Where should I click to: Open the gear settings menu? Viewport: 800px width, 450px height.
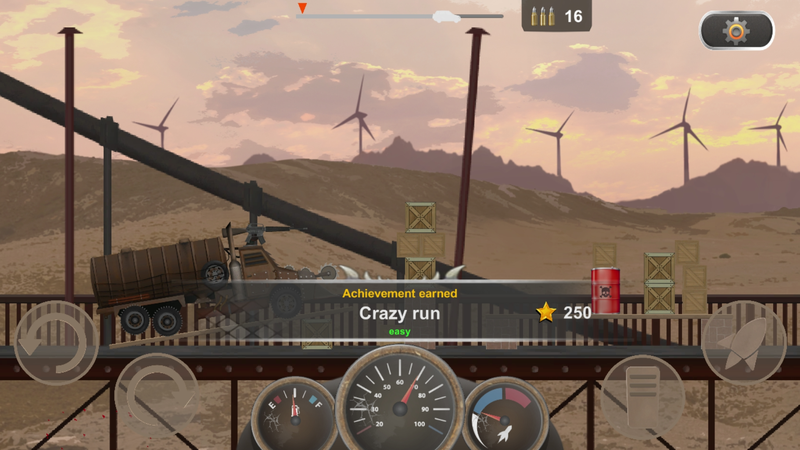(736, 31)
